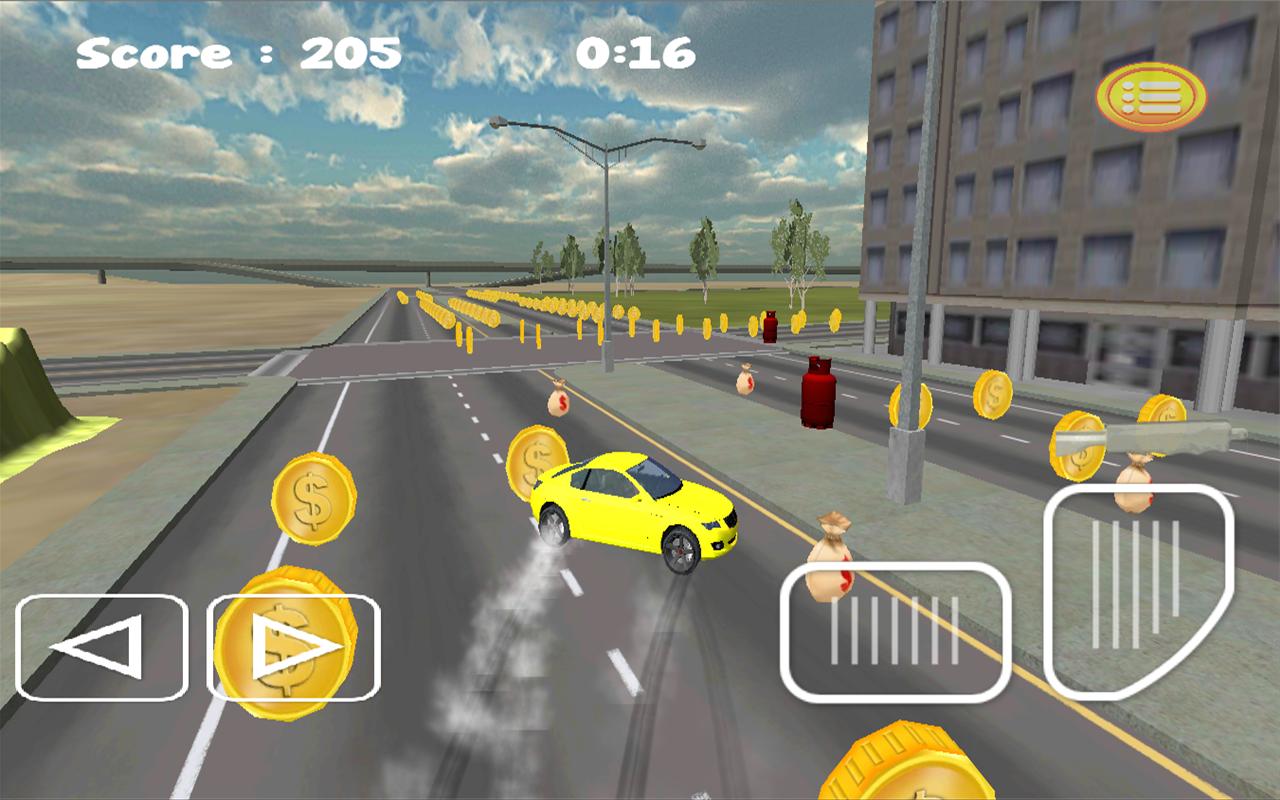Viewport: 1280px width, 800px height.
Task: Tap the coin floating beside the car roof
Action: [x=538, y=460]
